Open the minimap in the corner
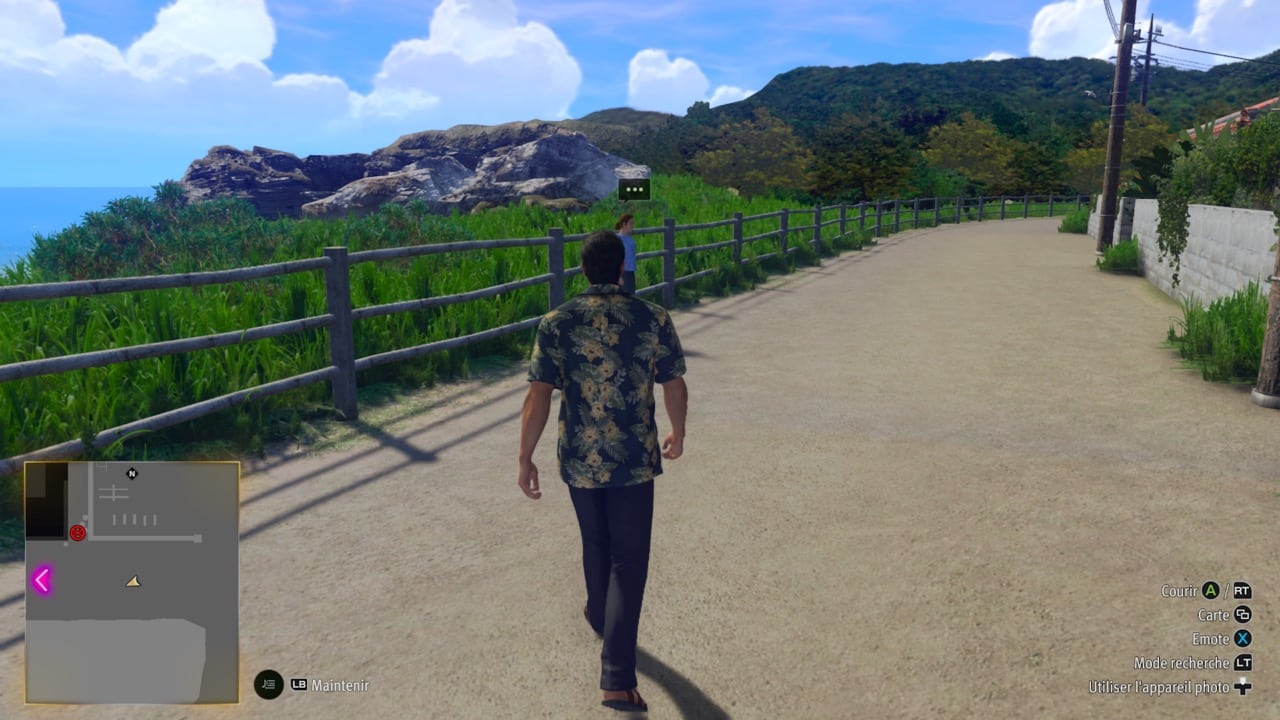 tap(132, 582)
